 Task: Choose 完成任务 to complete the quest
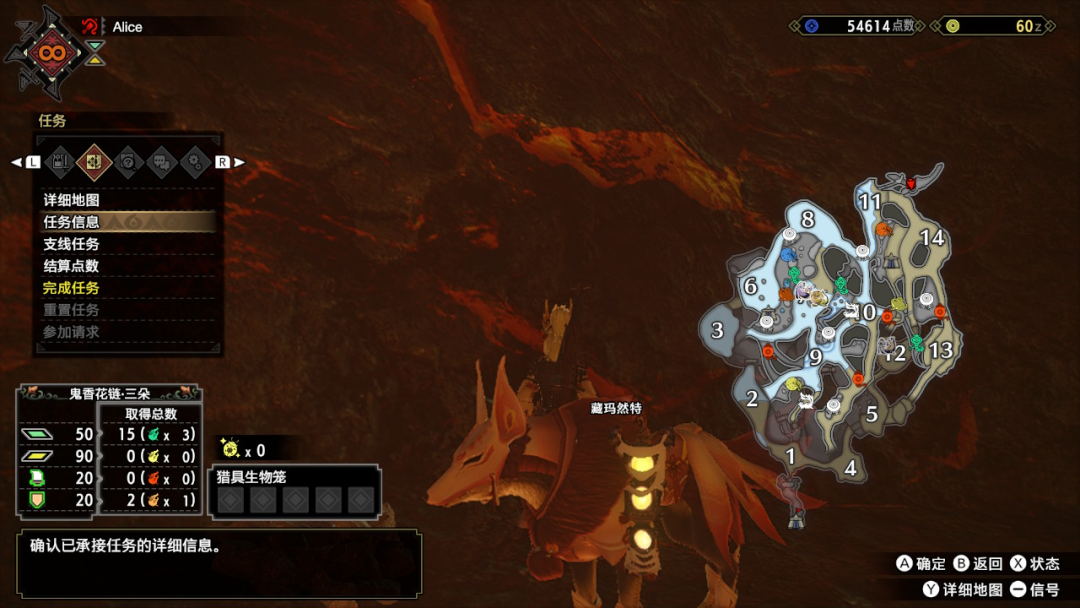point(71,288)
